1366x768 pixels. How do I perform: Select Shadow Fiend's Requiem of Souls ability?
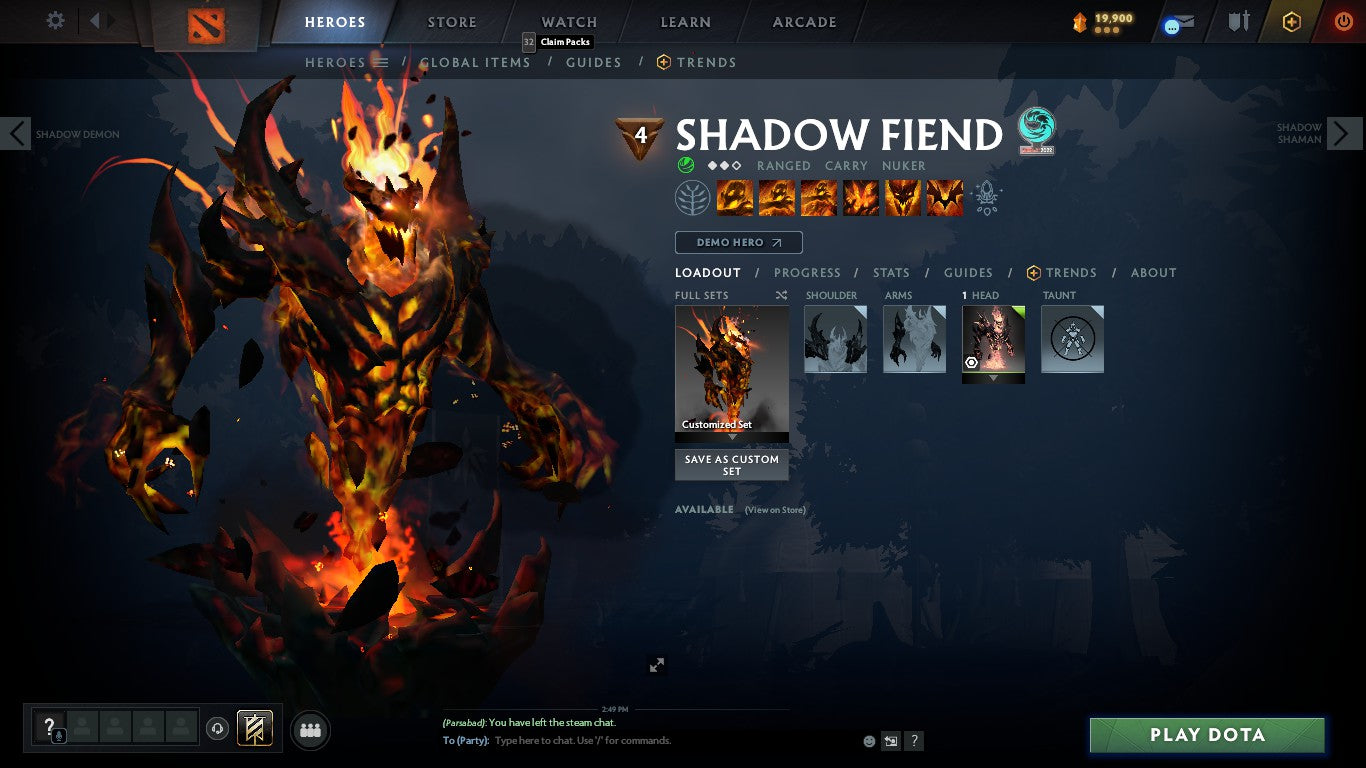pos(944,197)
